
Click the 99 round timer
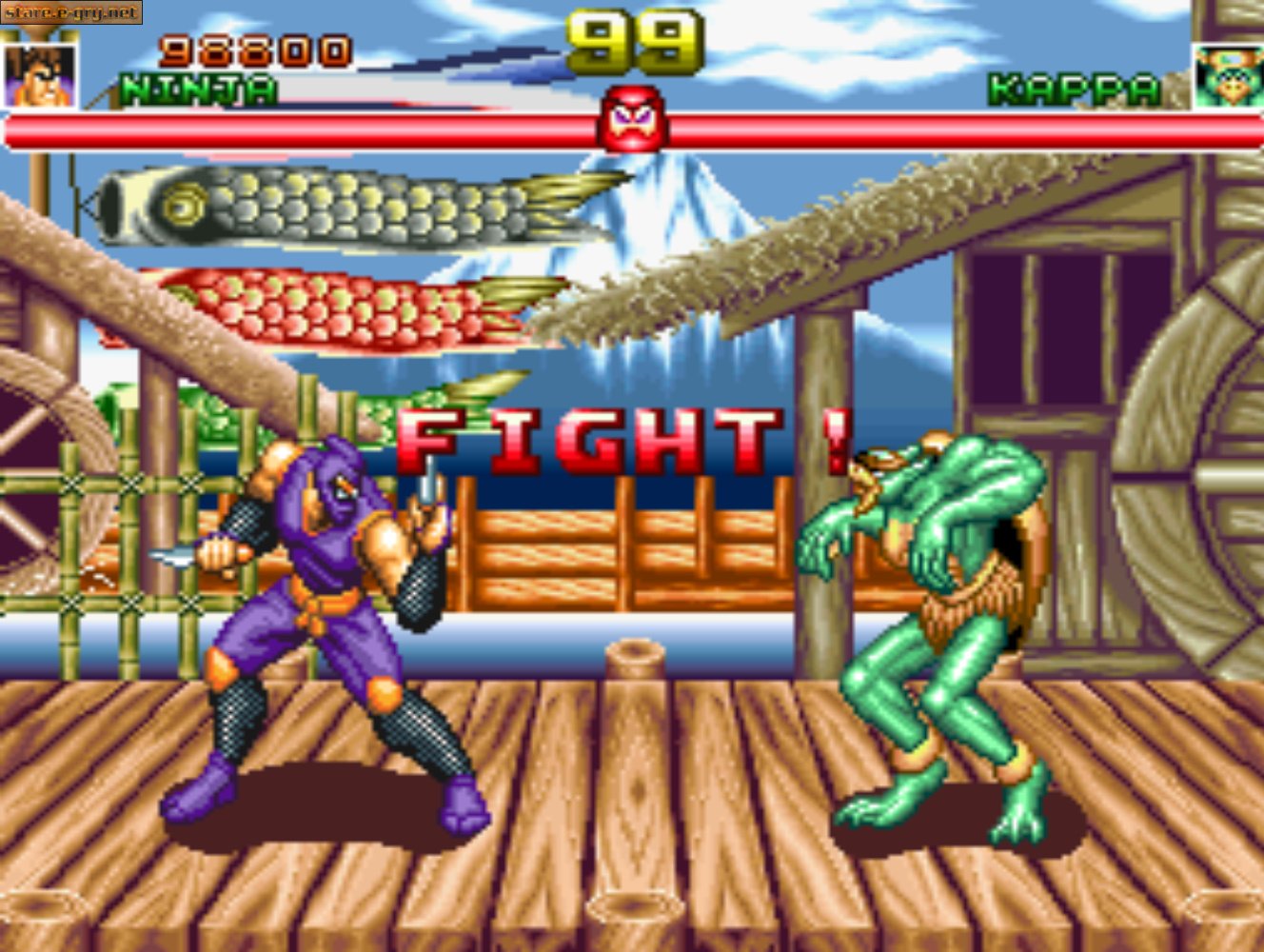tap(632, 38)
